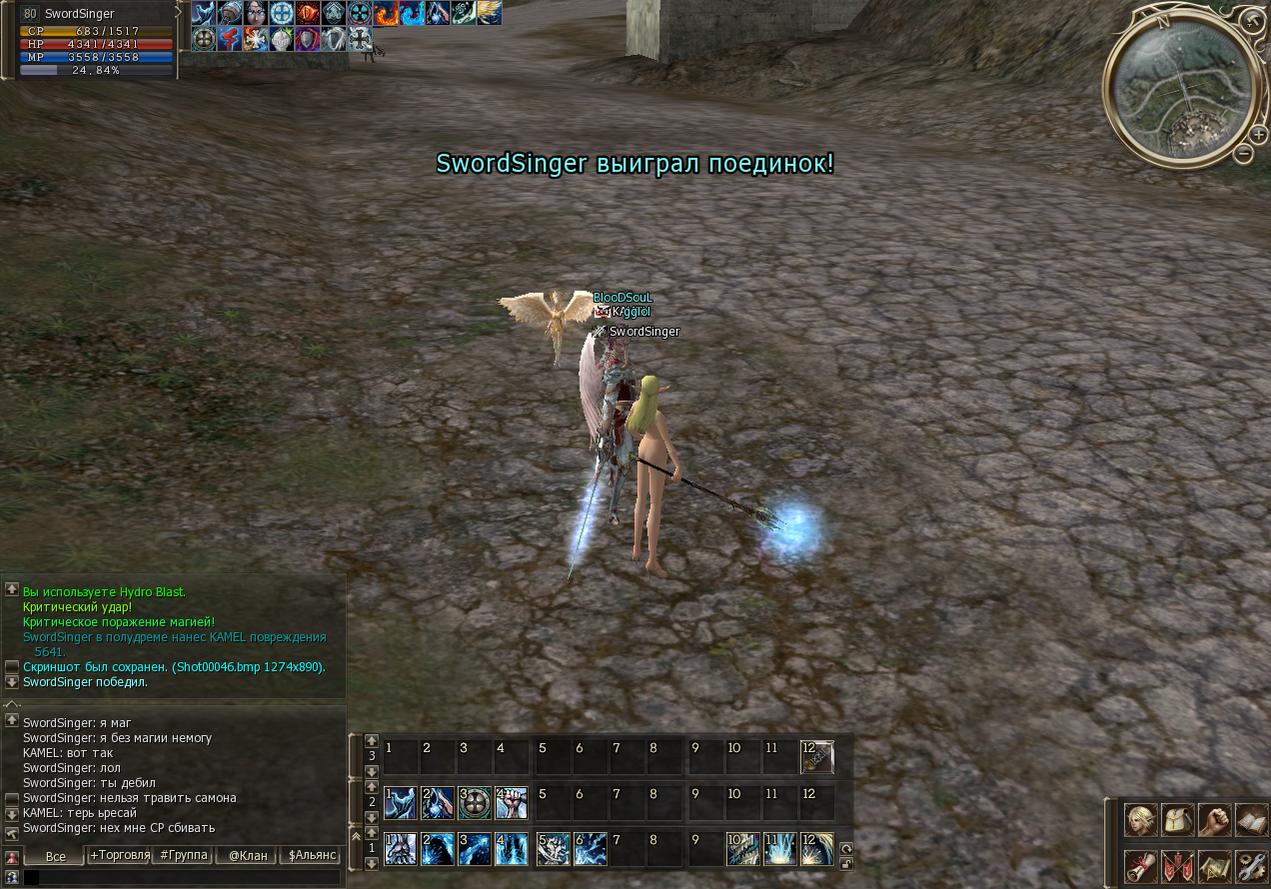The image size is (1271, 889).
Task: Use the cross shield skill in bar 2 slot 3
Action: [475, 802]
